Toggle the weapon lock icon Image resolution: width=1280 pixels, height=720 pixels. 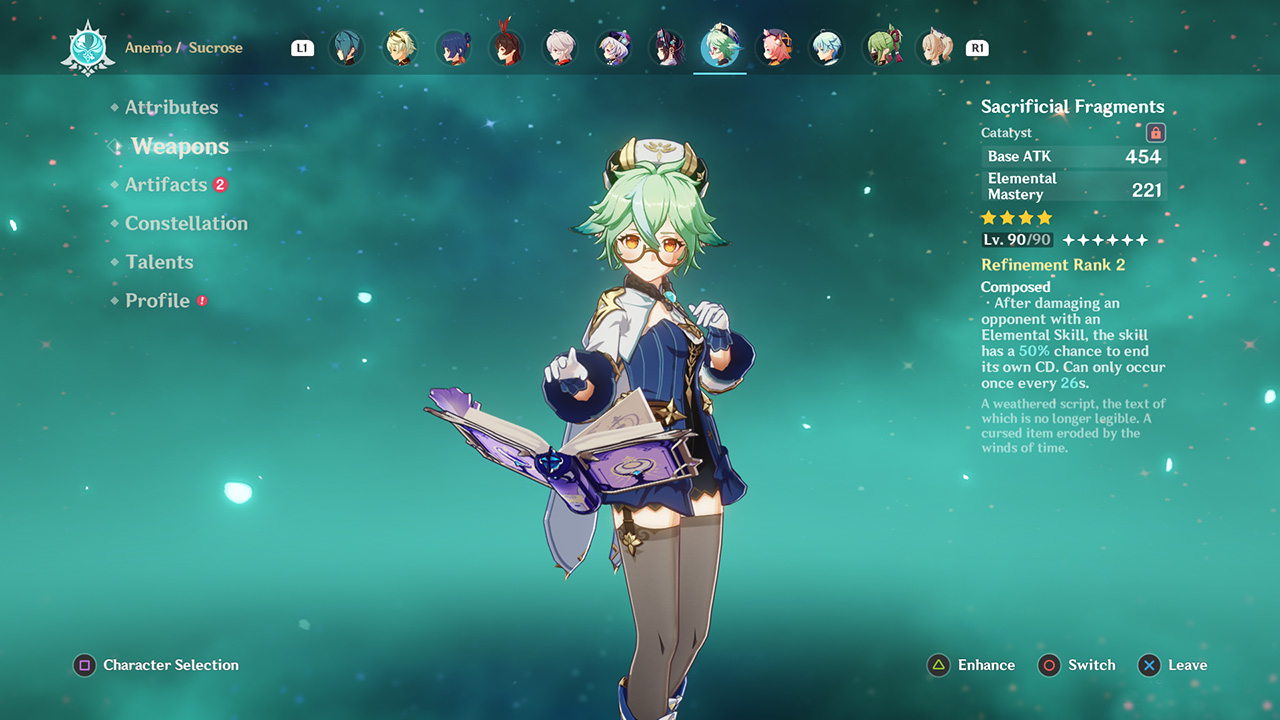[1155, 133]
